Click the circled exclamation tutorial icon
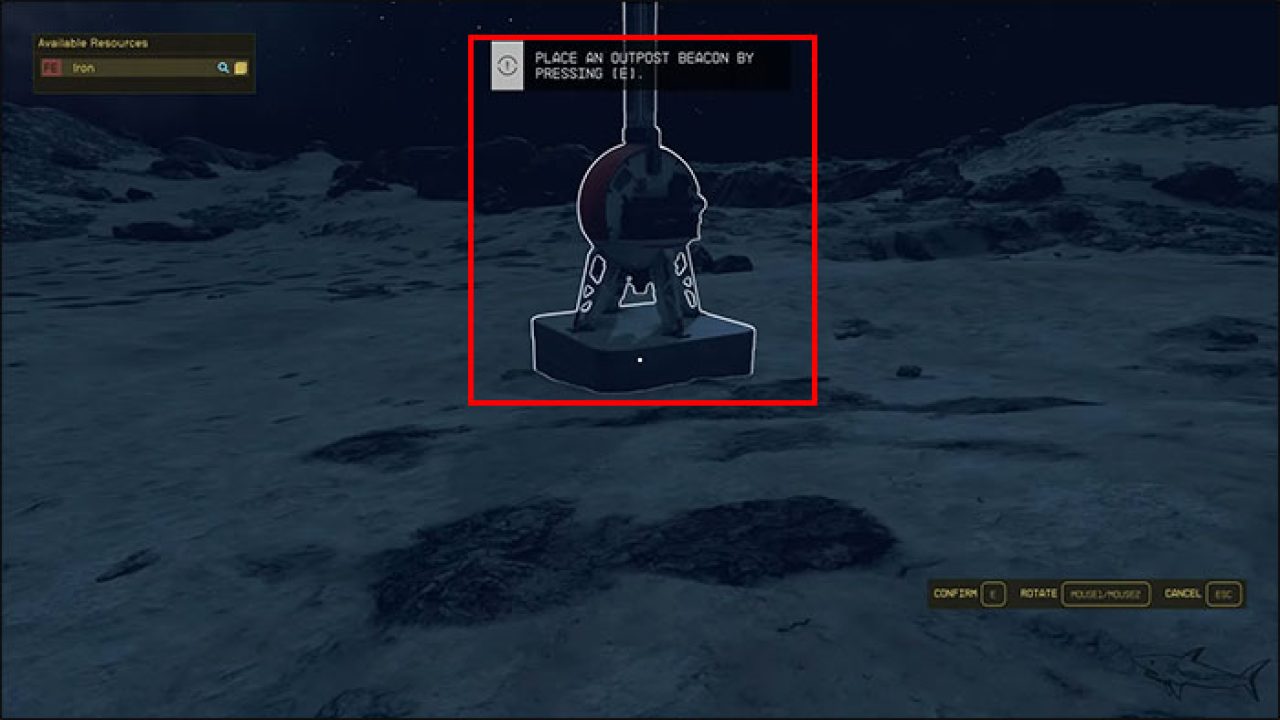The width and height of the screenshot is (1280, 720). pos(505,64)
